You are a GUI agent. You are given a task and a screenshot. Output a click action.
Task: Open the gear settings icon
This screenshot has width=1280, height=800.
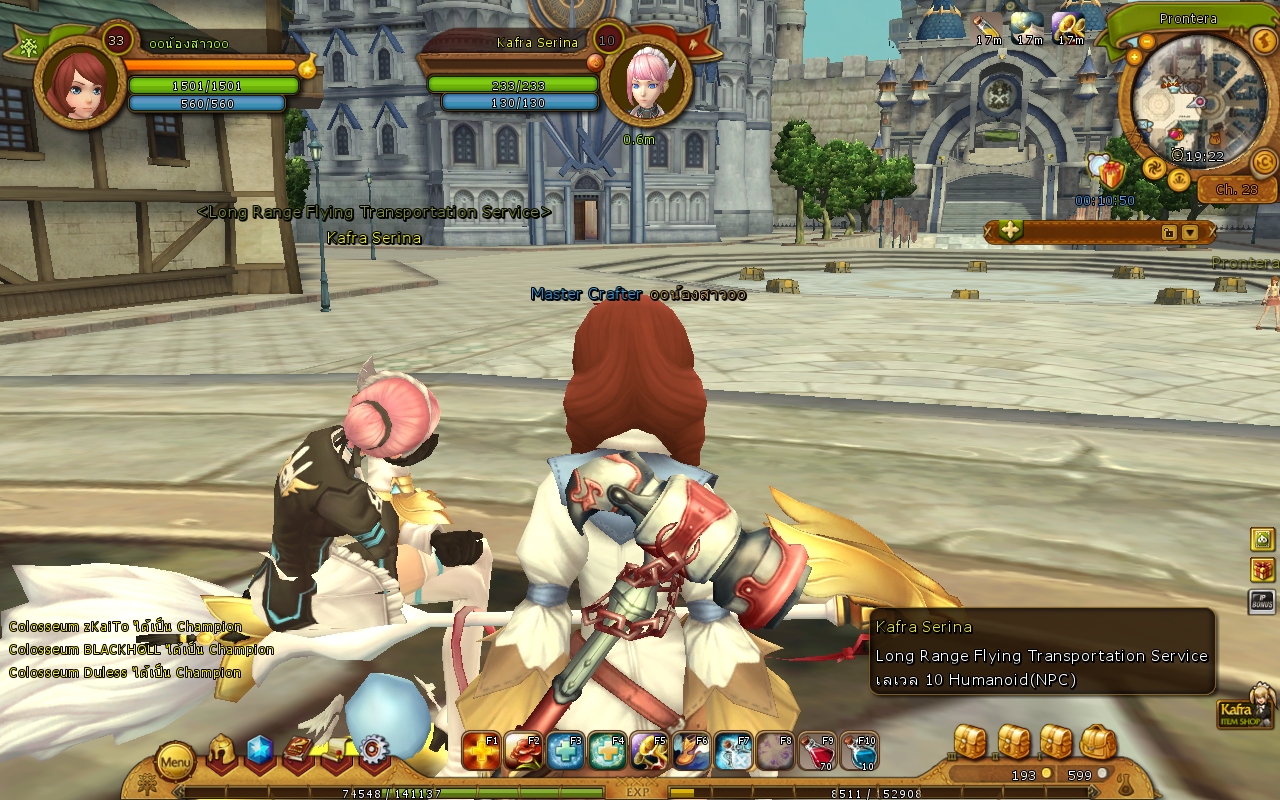click(373, 750)
